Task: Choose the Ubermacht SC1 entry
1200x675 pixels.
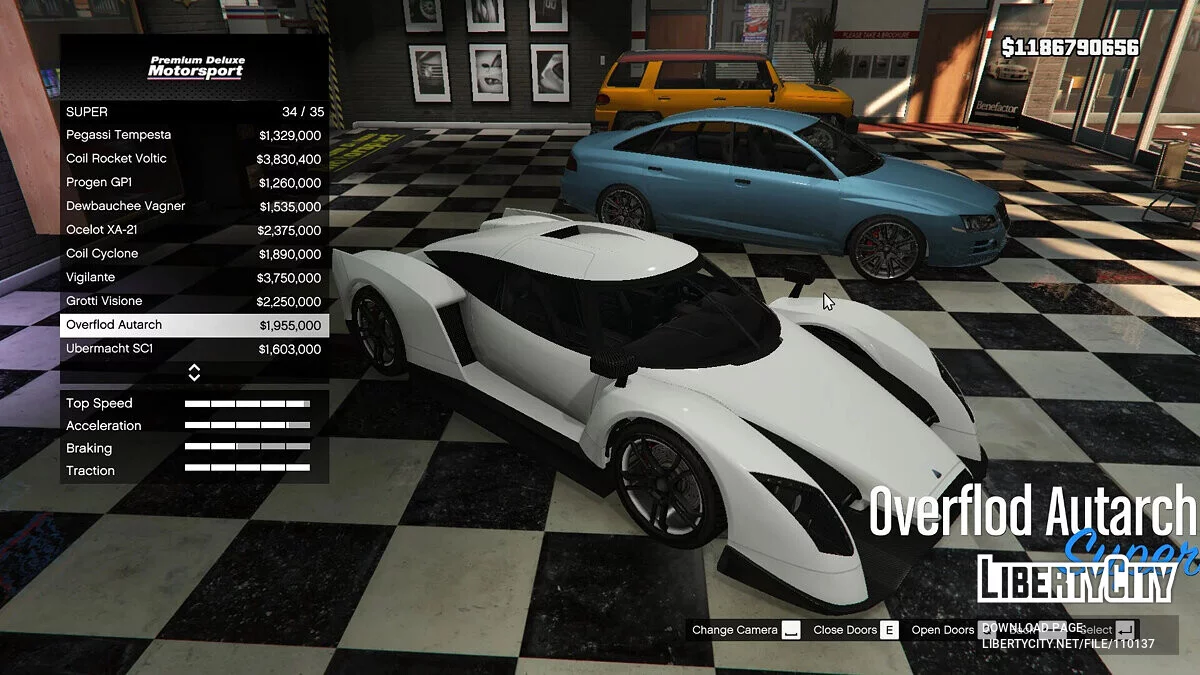Action: [x=194, y=349]
